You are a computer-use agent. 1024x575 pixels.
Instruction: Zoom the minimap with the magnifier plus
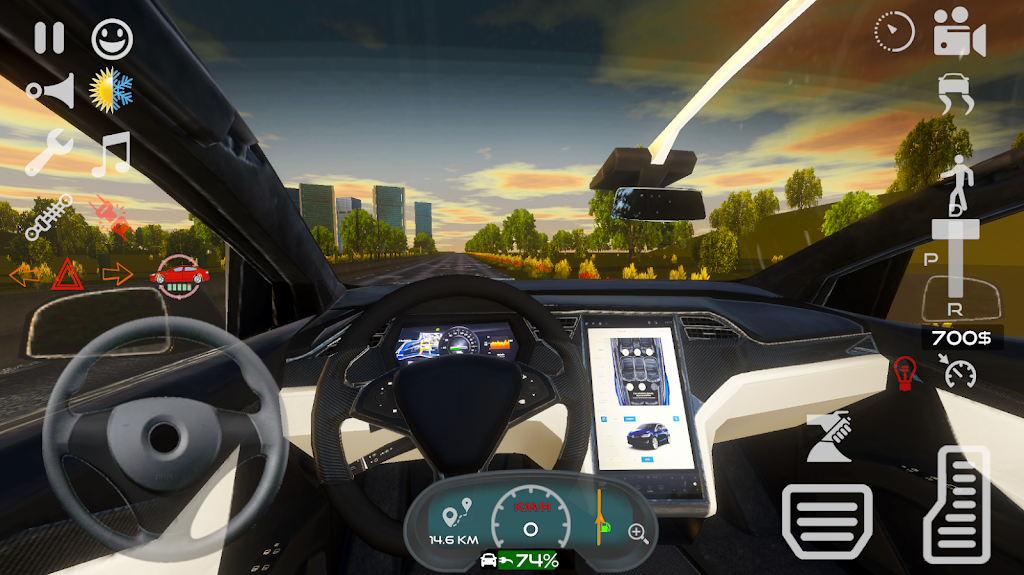(x=637, y=532)
